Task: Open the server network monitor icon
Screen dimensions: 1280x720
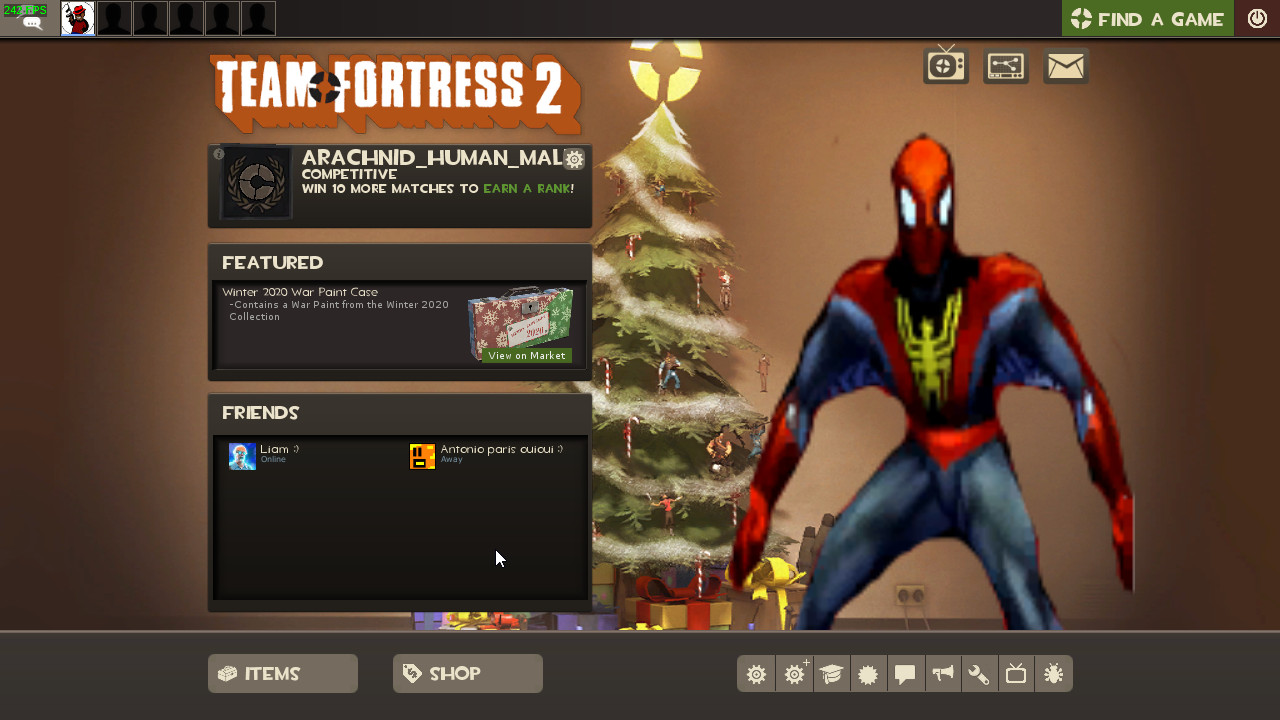Action: click(x=1005, y=65)
